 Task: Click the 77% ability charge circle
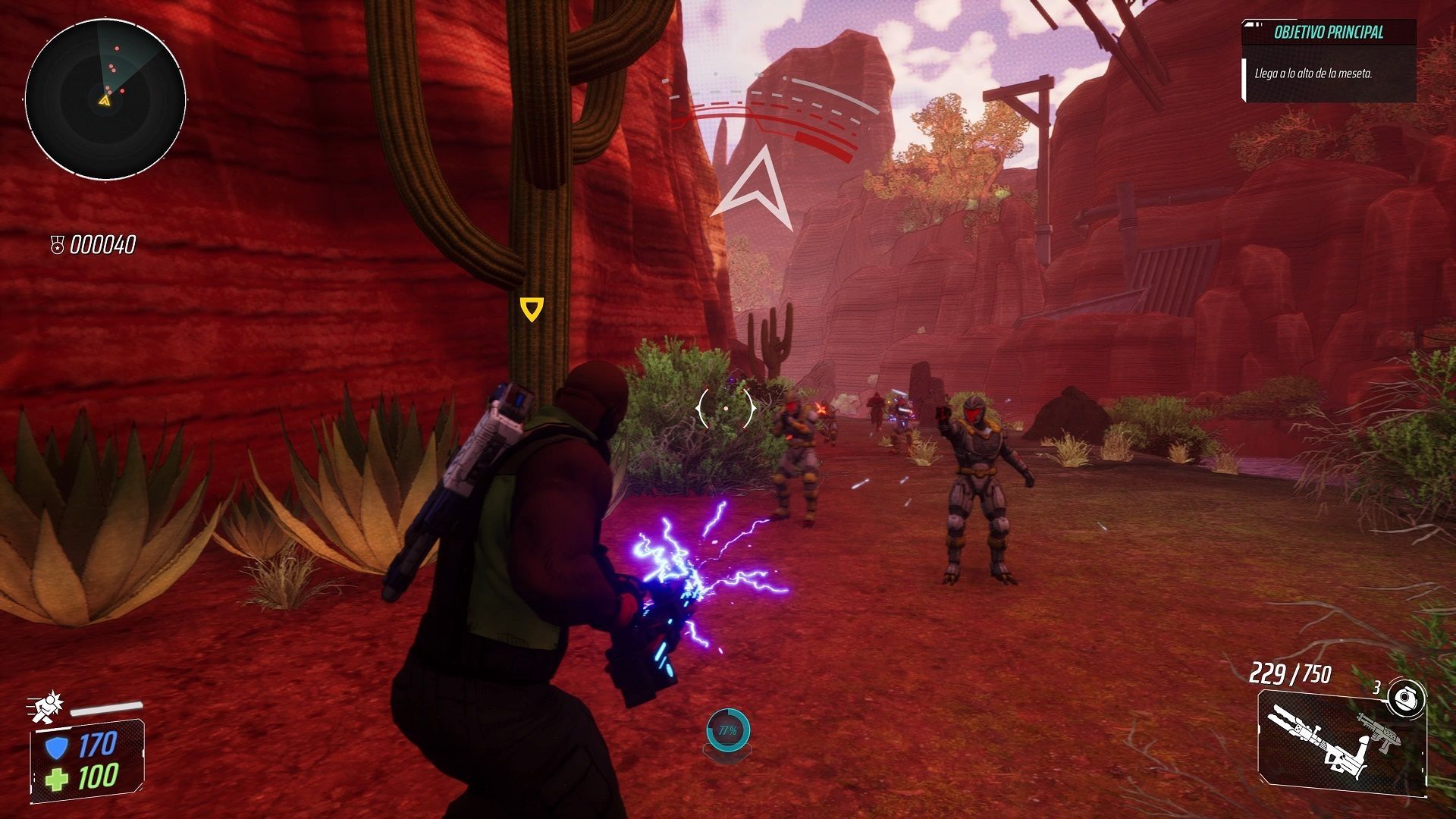coord(728,731)
